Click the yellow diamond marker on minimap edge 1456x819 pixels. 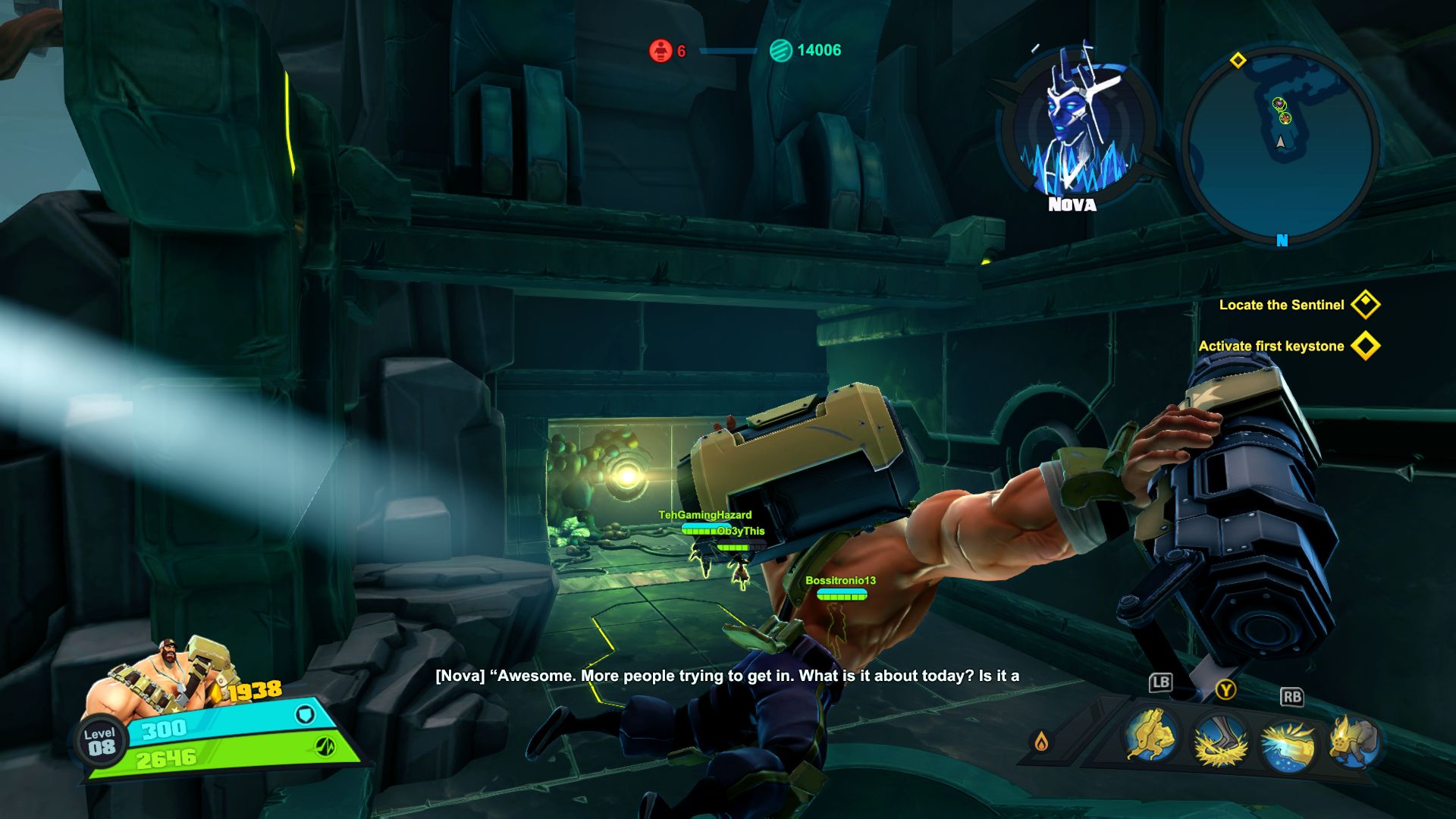pyautogui.click(x=1238, y=60)
